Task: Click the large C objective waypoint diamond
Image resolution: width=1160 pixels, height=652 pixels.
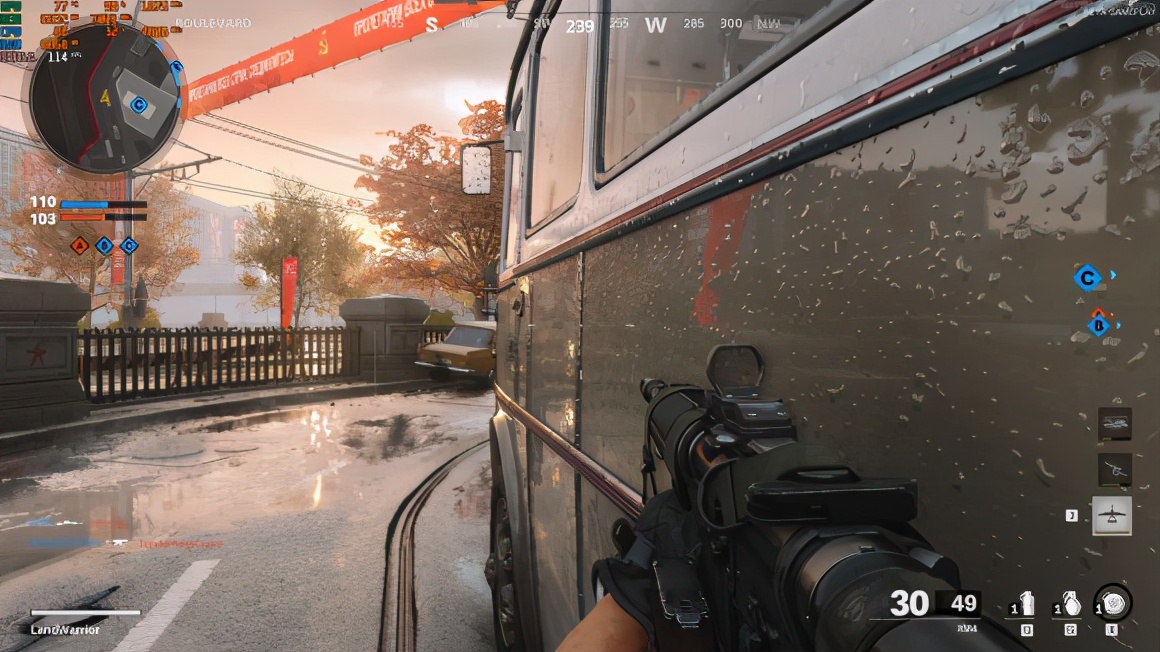Action: (x=1086, y=277)
